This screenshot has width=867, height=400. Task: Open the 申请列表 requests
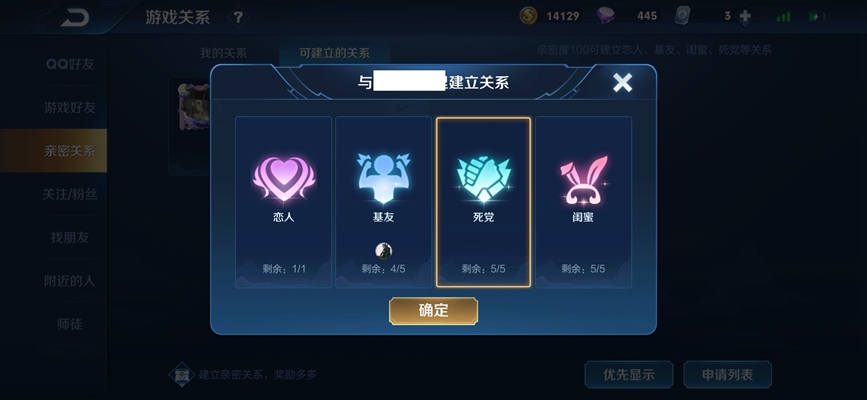pos(727,375)
